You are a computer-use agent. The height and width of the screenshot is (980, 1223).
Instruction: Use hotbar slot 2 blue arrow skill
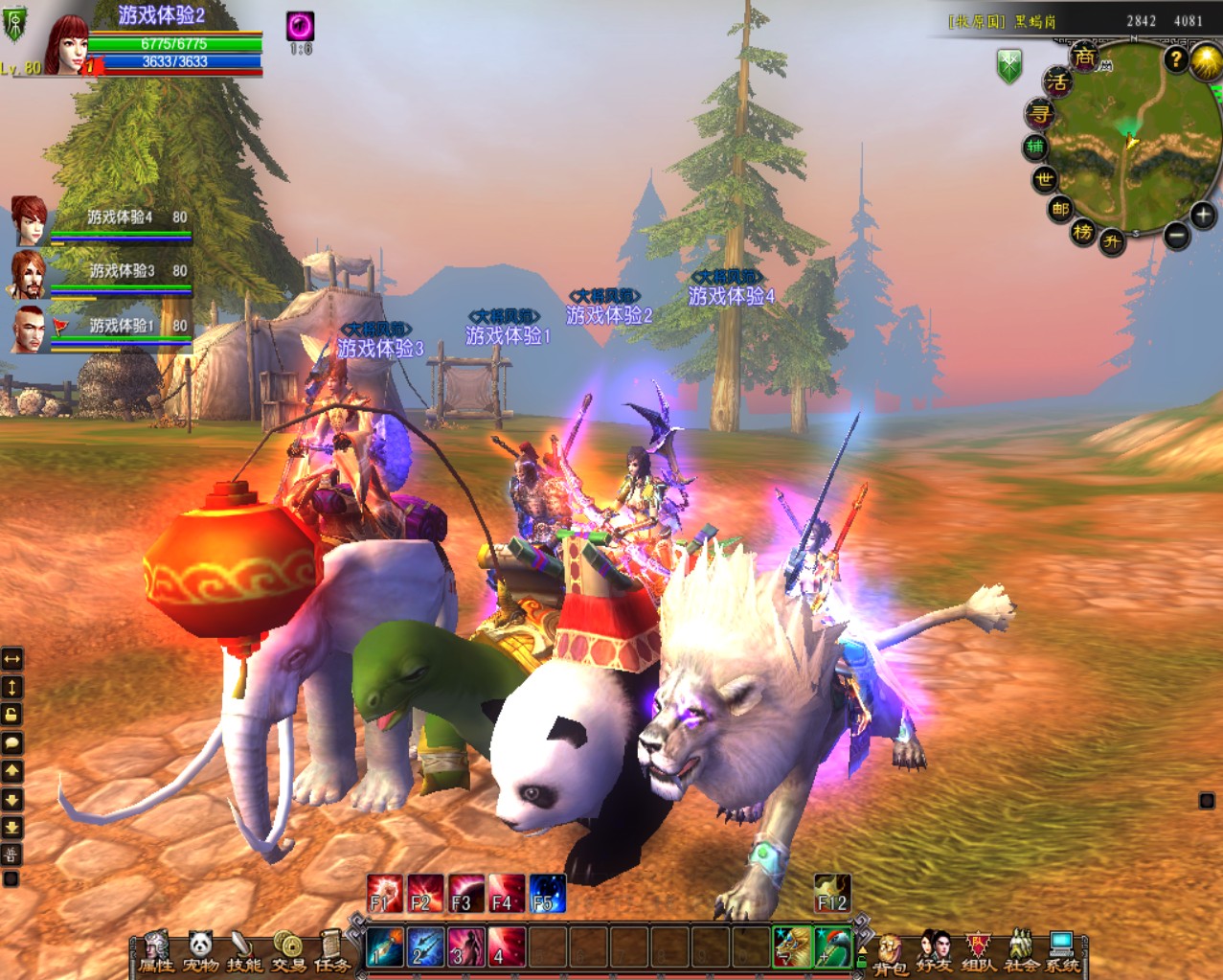pyautogui.click(x=424, y=946)
